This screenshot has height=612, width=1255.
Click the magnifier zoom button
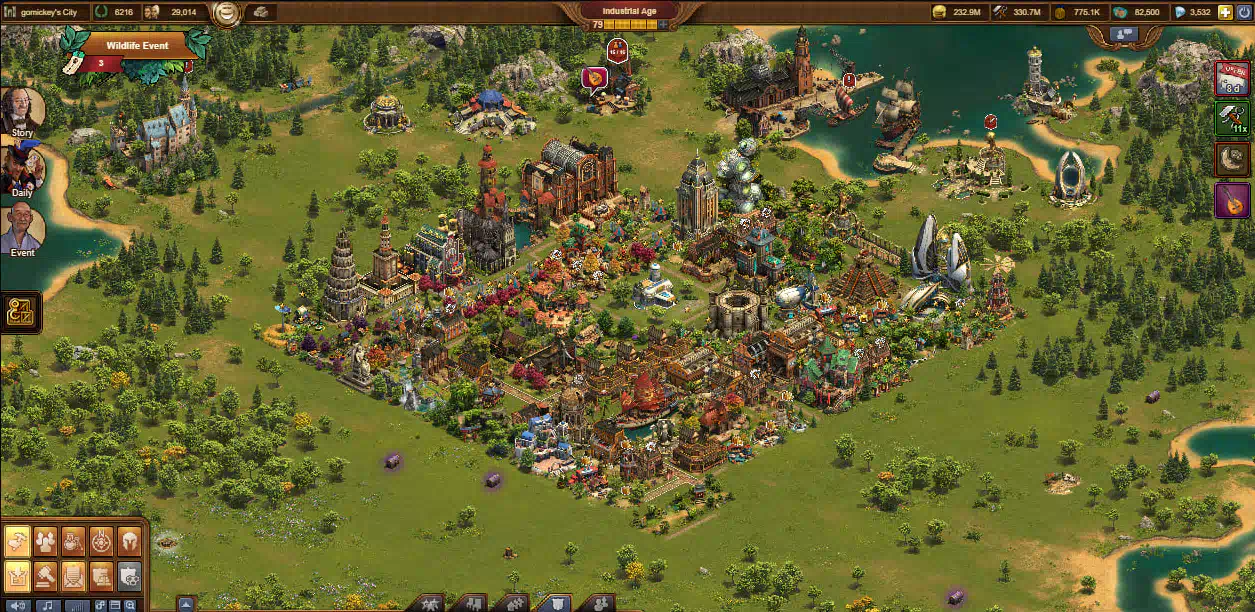pos(131,606)
